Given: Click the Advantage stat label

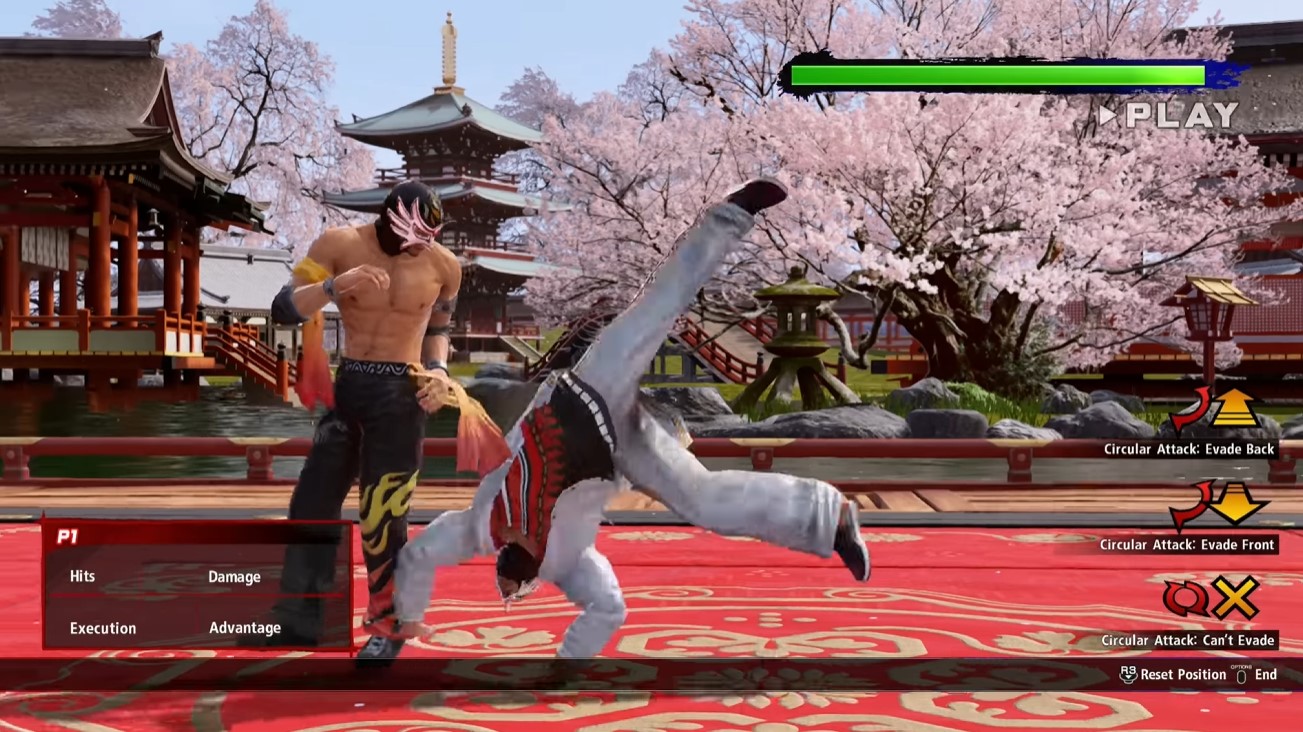Looking at the screenshot, I should pos(244,628).
